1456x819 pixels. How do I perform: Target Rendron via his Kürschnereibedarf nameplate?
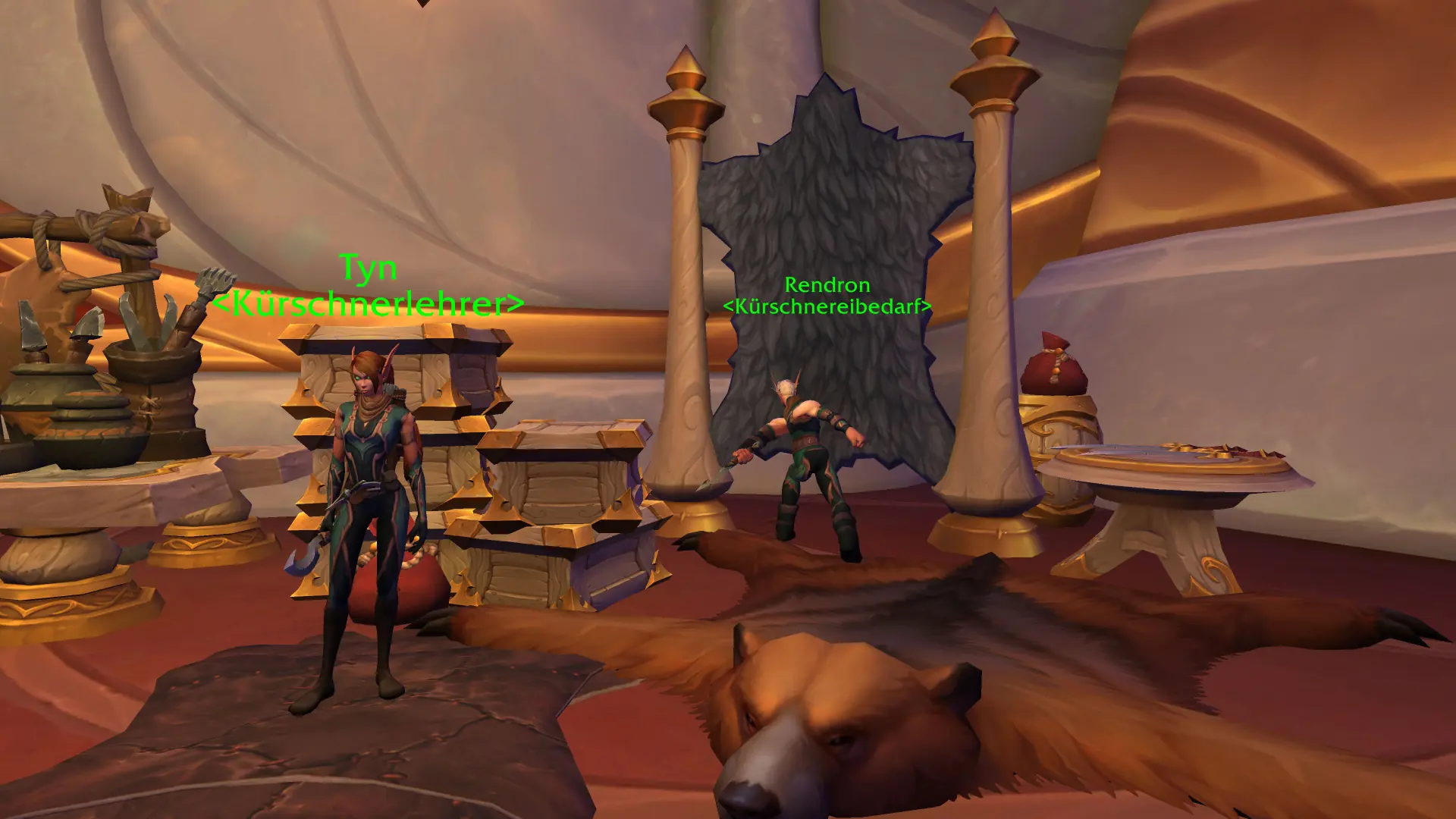coord(827,295)
